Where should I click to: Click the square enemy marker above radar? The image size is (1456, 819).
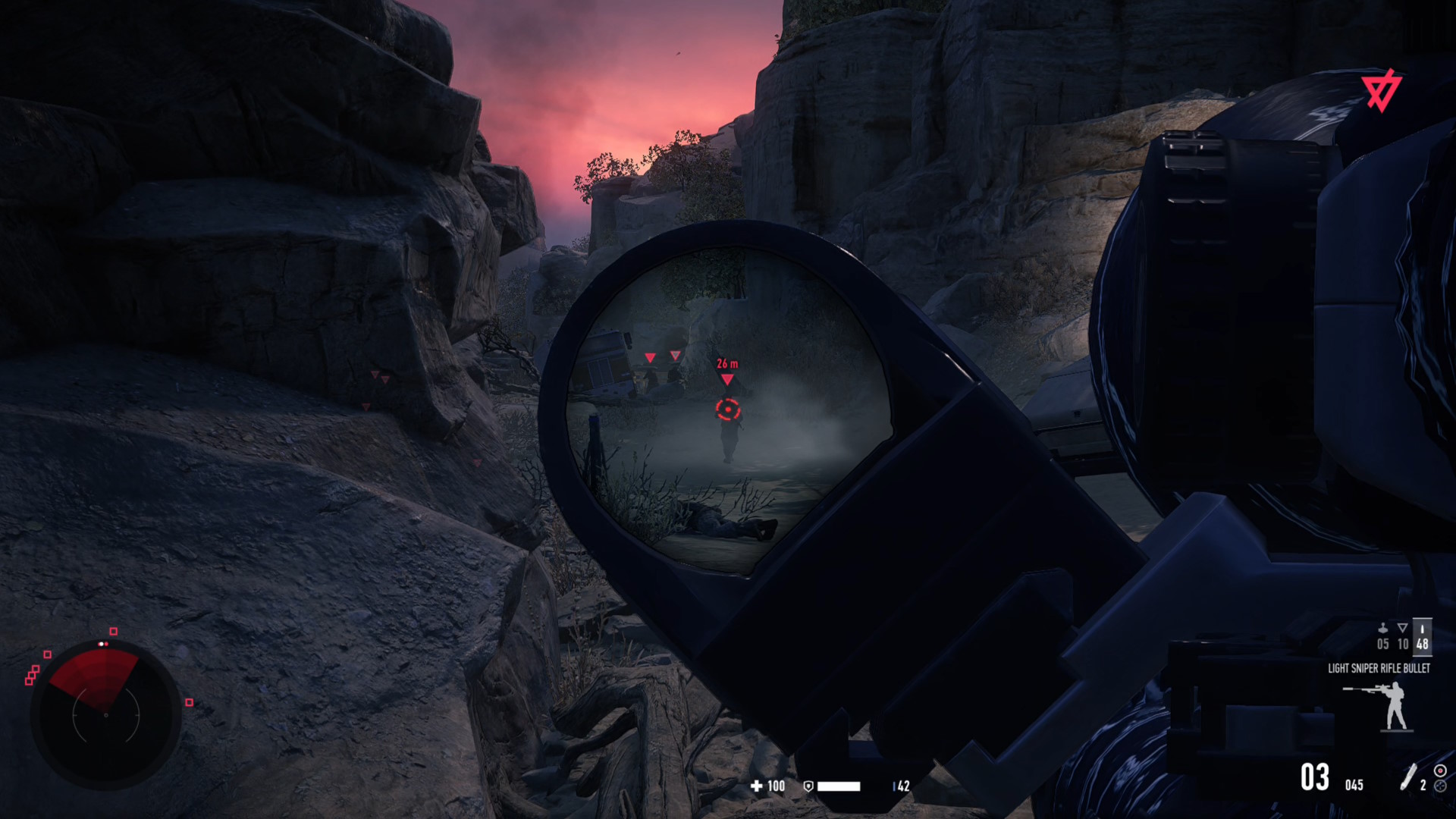point(114,631)
